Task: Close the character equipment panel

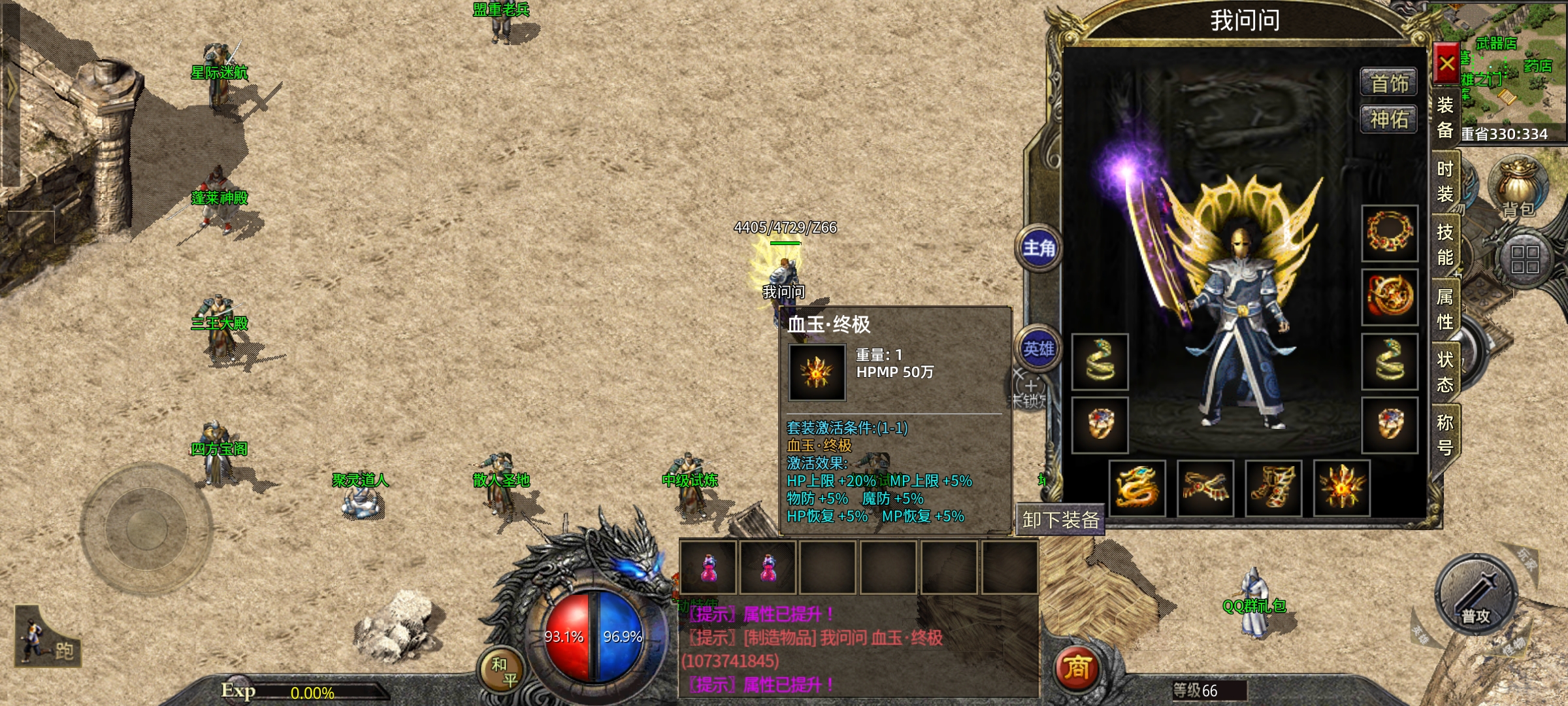Action: 1446,63
